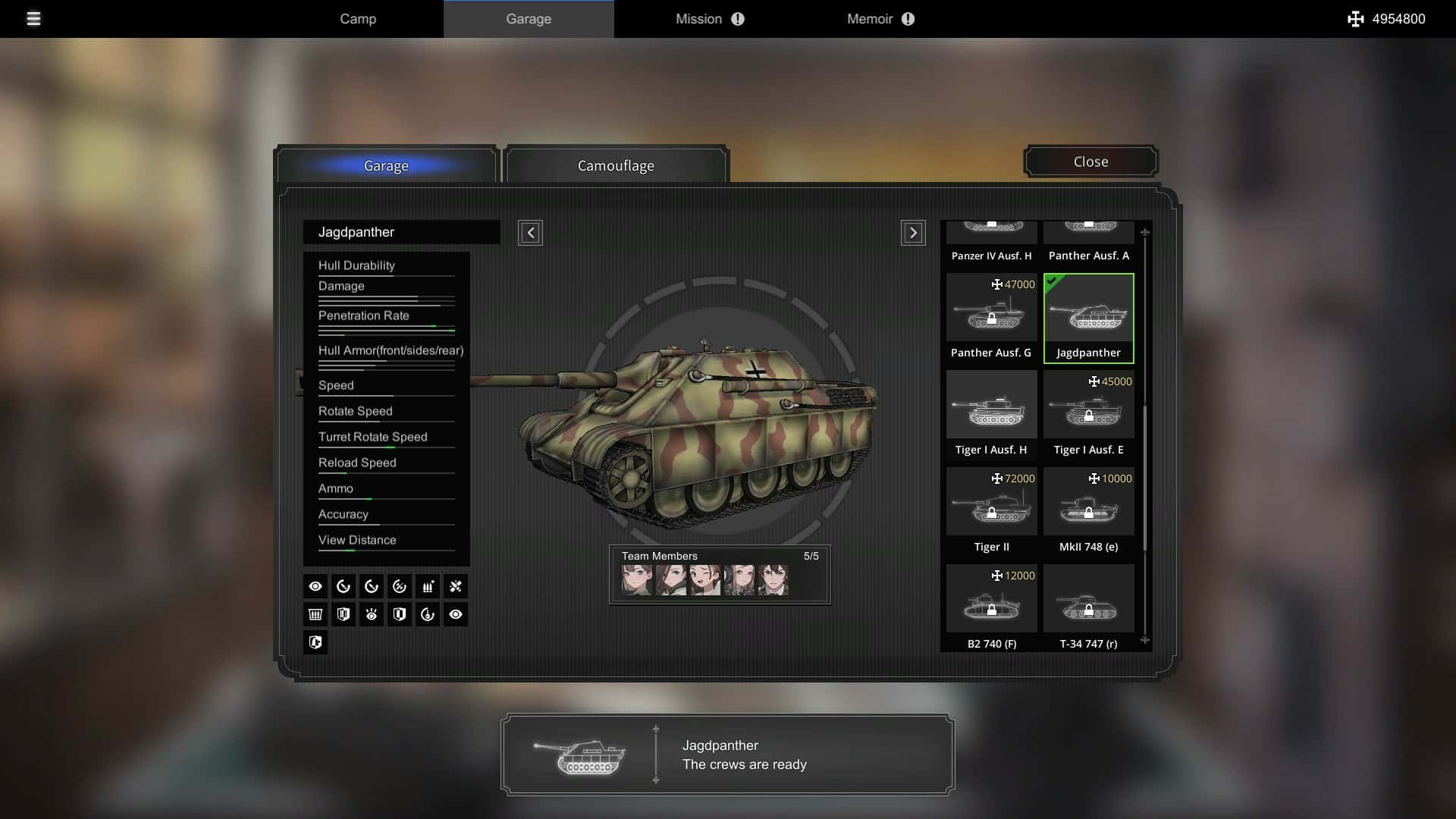
Task: Select the hamburger menu in the top-left corner
Action: [x=33, y=19]
